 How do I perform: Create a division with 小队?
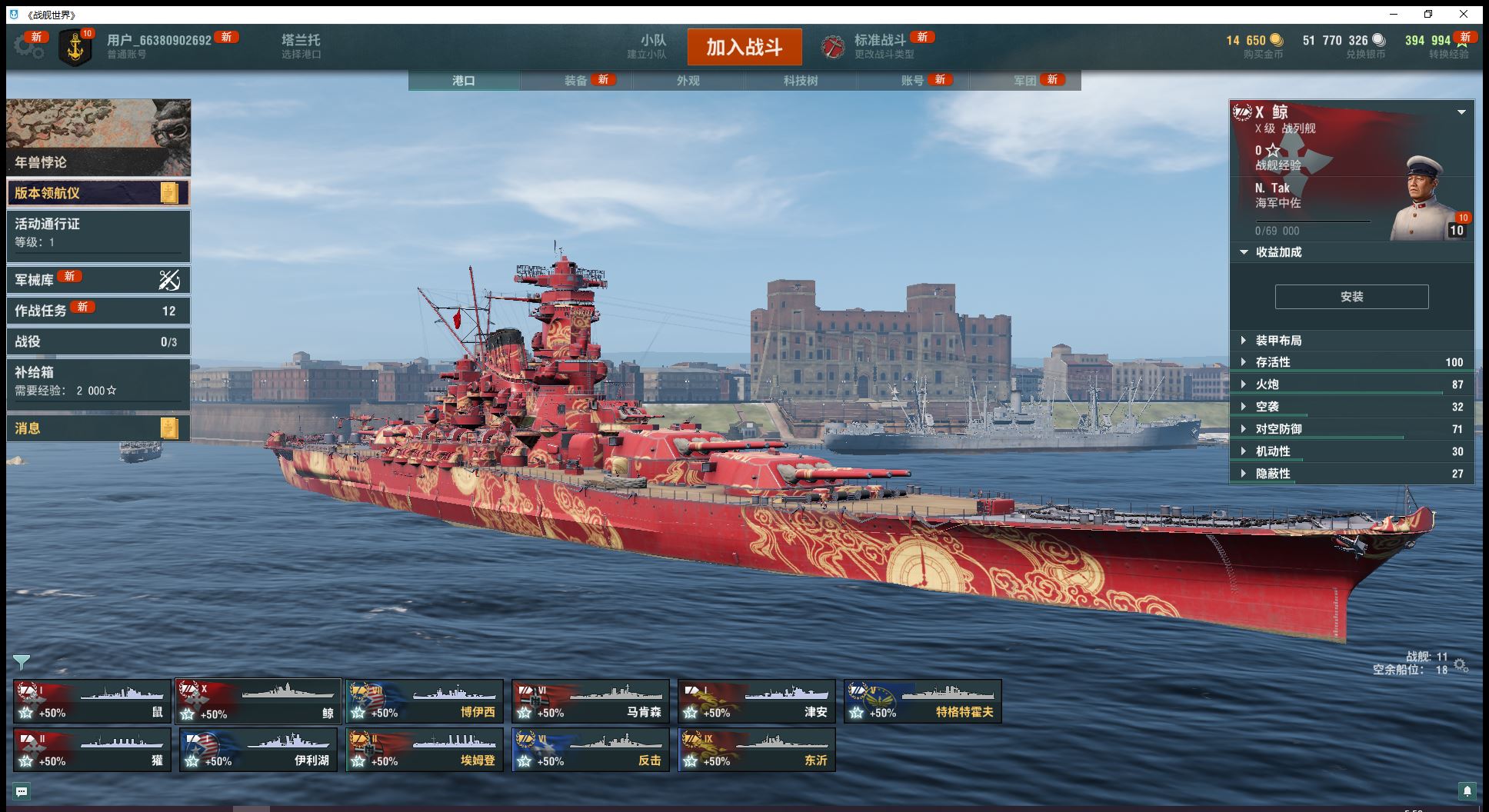point(653,46)
